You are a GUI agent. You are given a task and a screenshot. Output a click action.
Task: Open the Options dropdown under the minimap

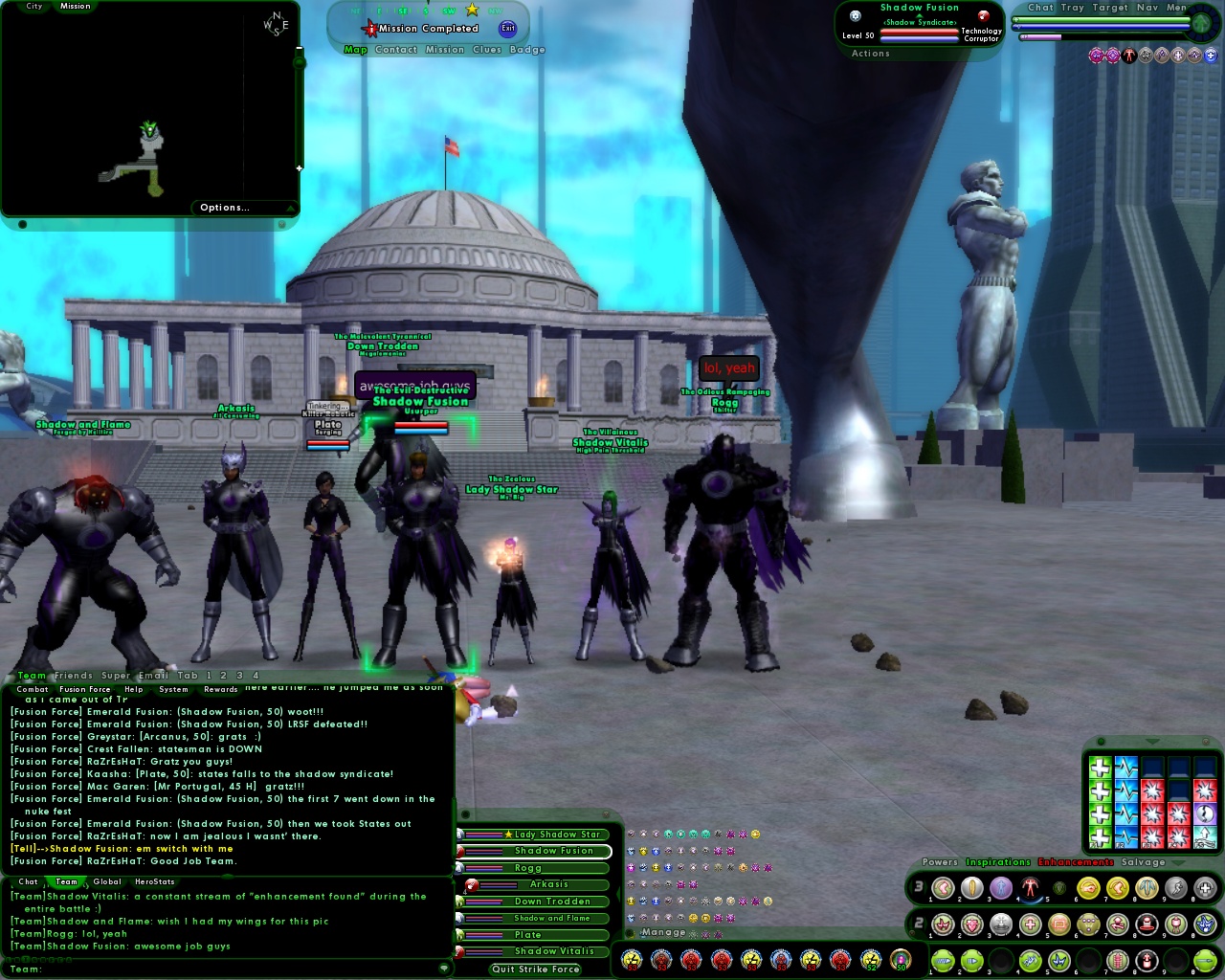[x=225, y=207]
